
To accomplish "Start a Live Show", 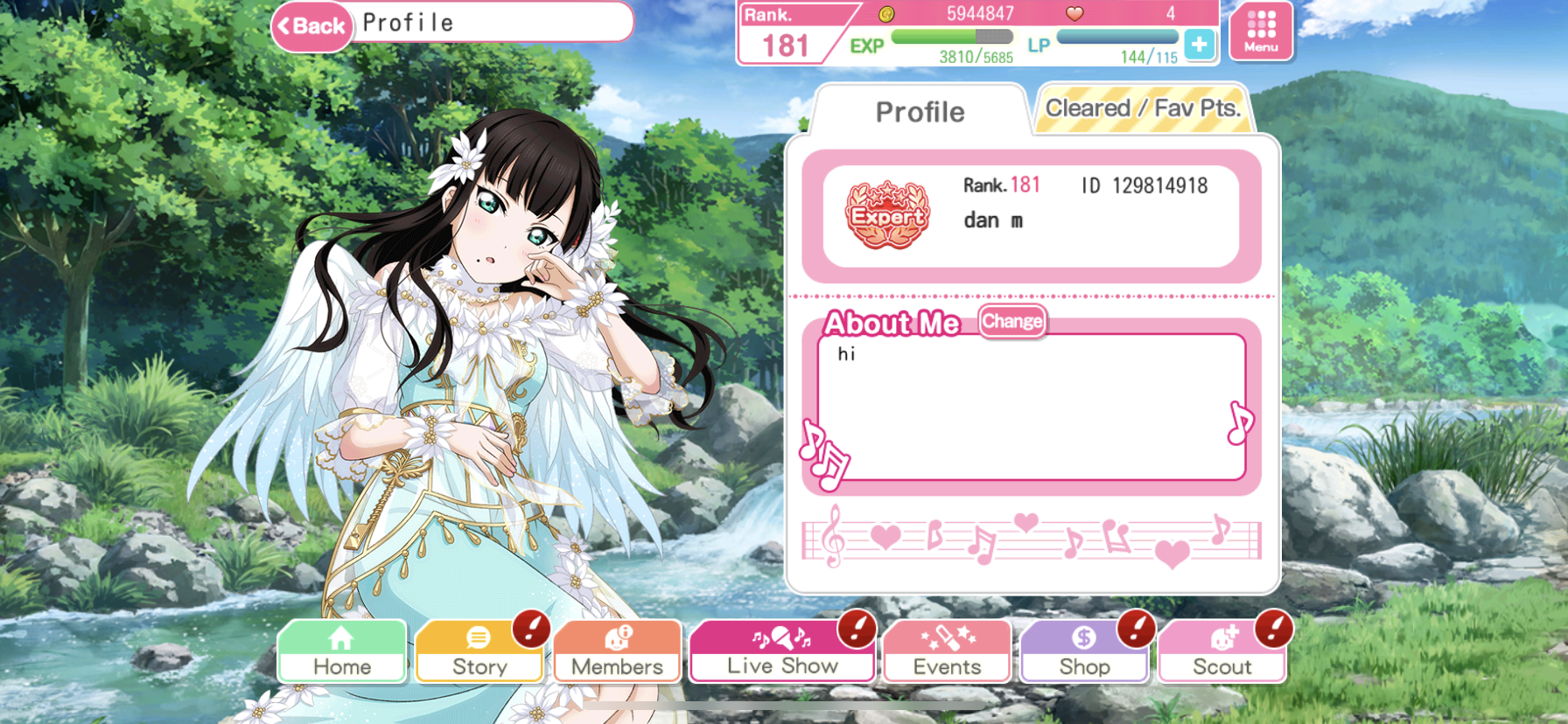I will click(x=782, y=651).
